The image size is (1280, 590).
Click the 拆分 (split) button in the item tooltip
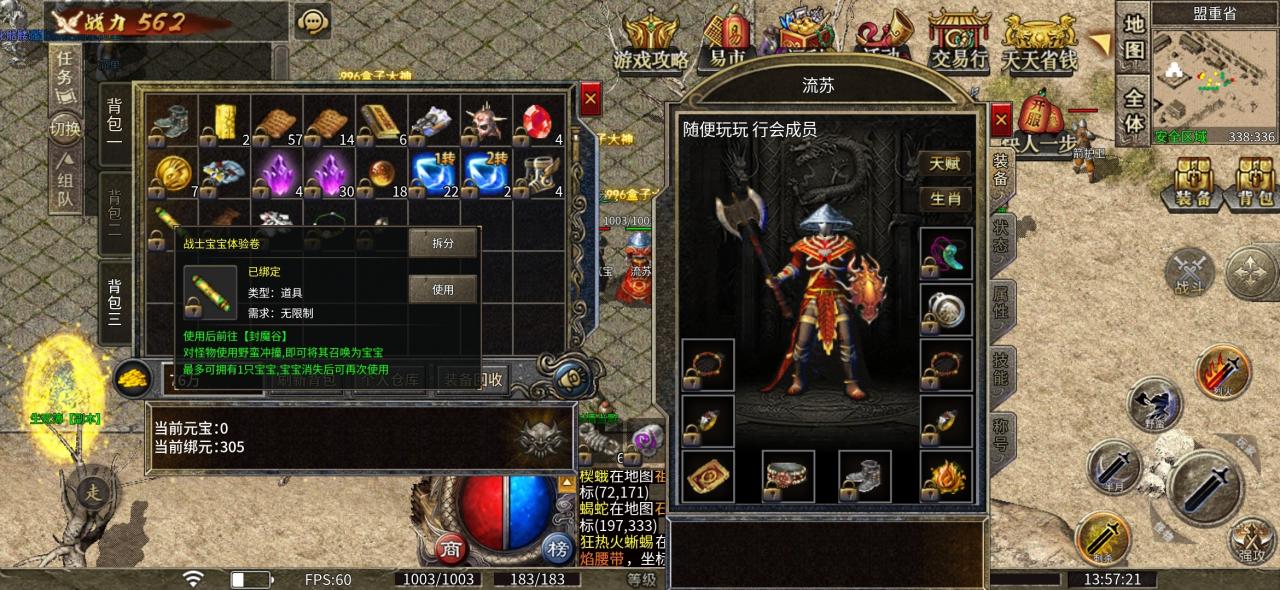tap(442, 243)
